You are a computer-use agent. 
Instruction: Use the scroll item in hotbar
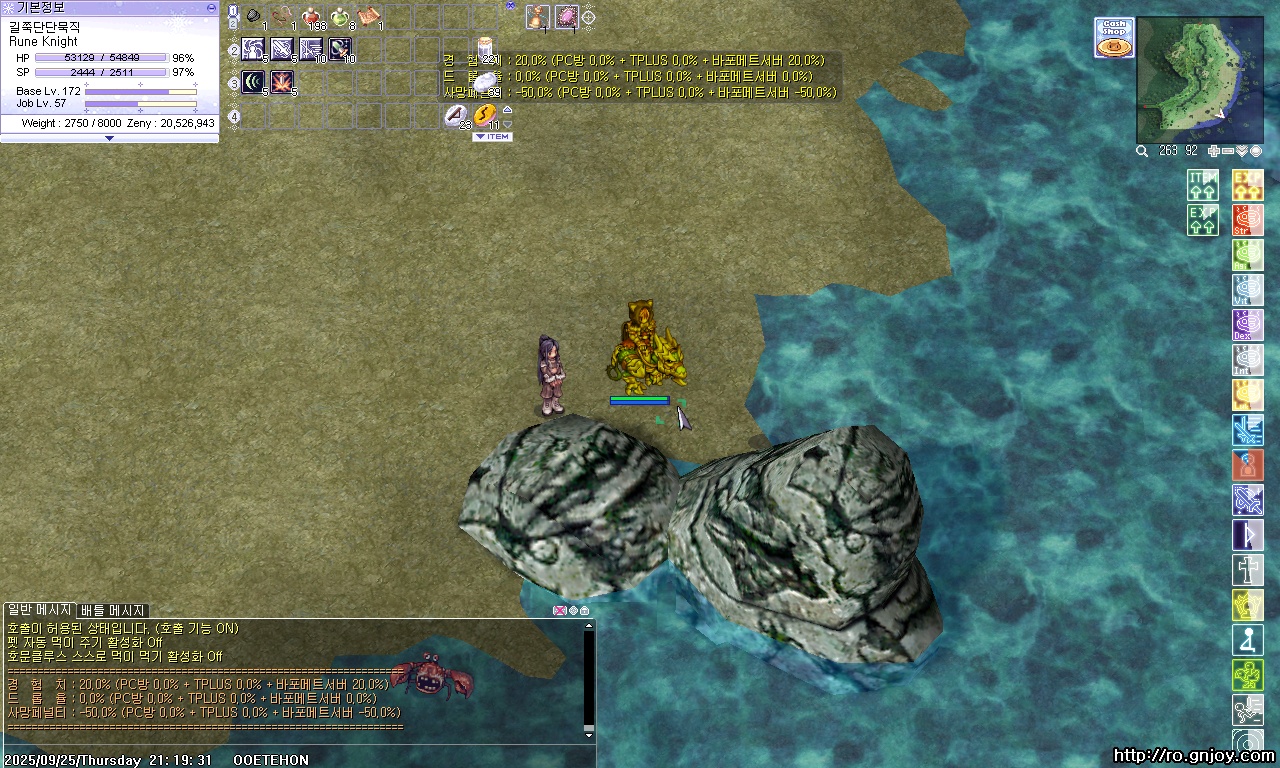[x=369, y=17]
